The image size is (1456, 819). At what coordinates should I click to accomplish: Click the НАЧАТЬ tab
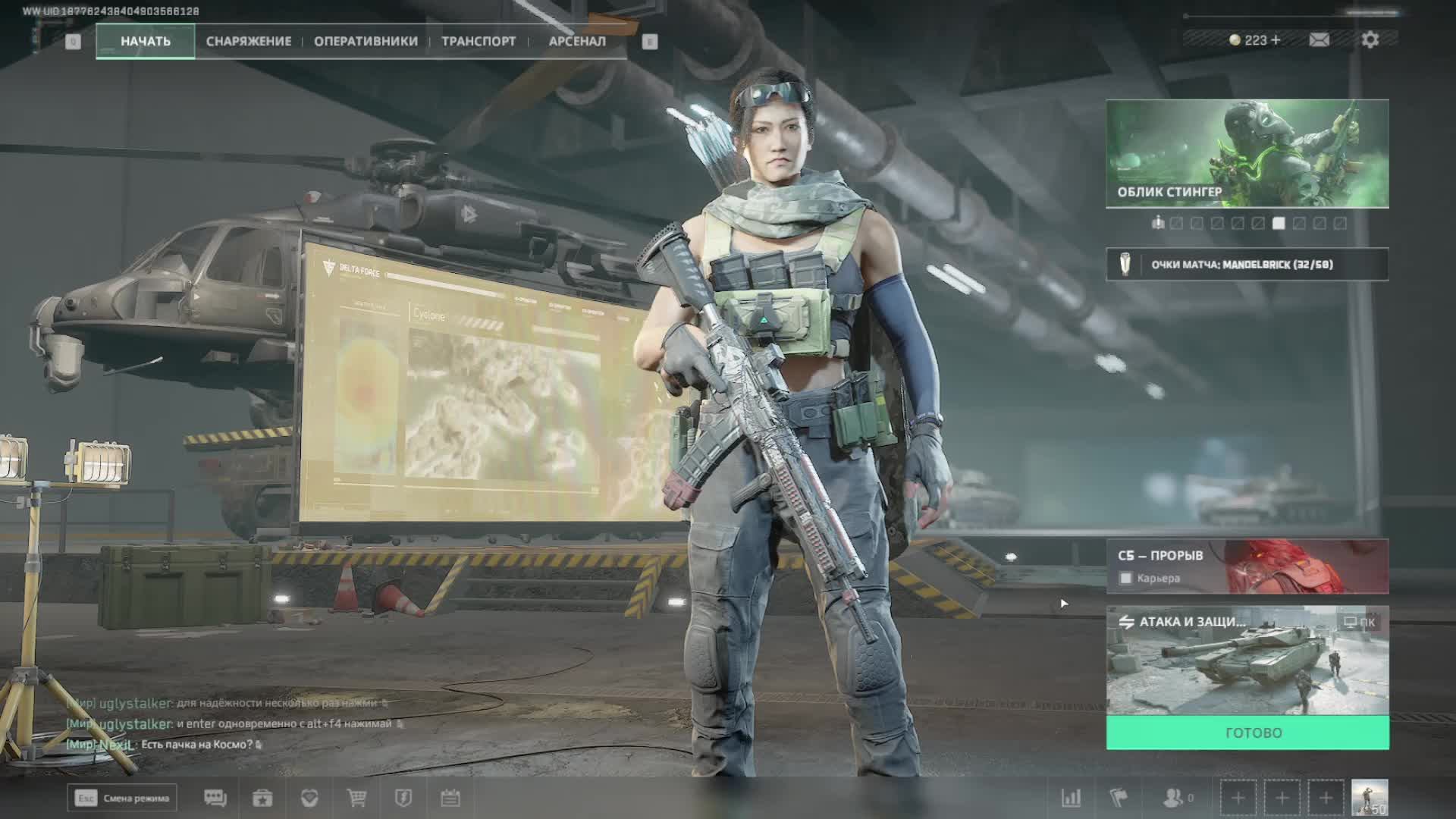point(146,41)
